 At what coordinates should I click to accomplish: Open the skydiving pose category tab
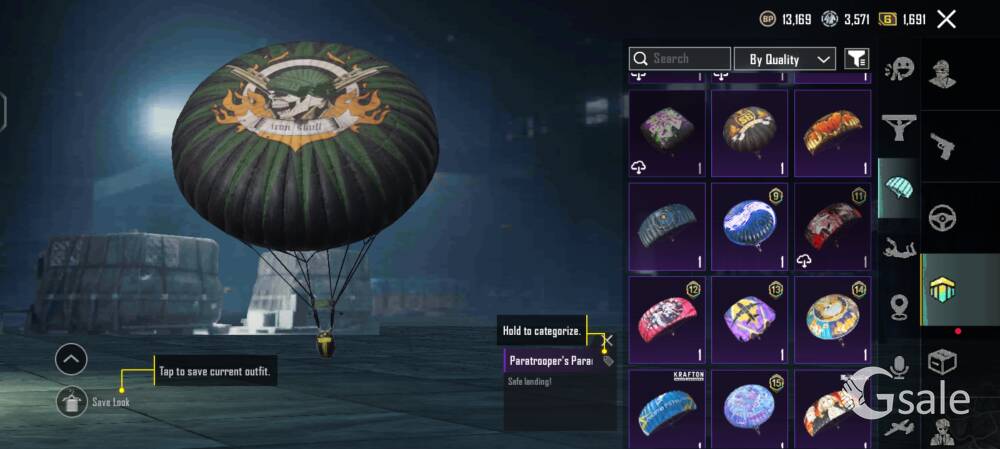(899, 247)
